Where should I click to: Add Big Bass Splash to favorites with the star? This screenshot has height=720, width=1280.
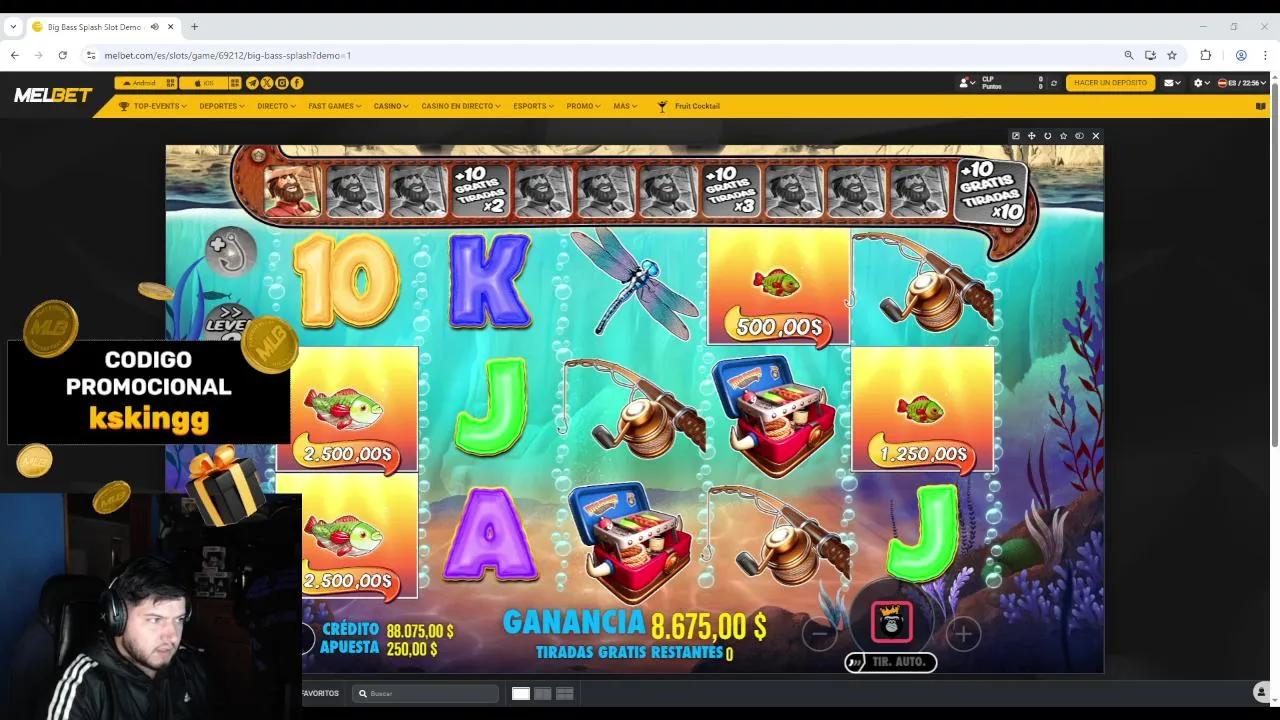click(x=1062, y=135)
